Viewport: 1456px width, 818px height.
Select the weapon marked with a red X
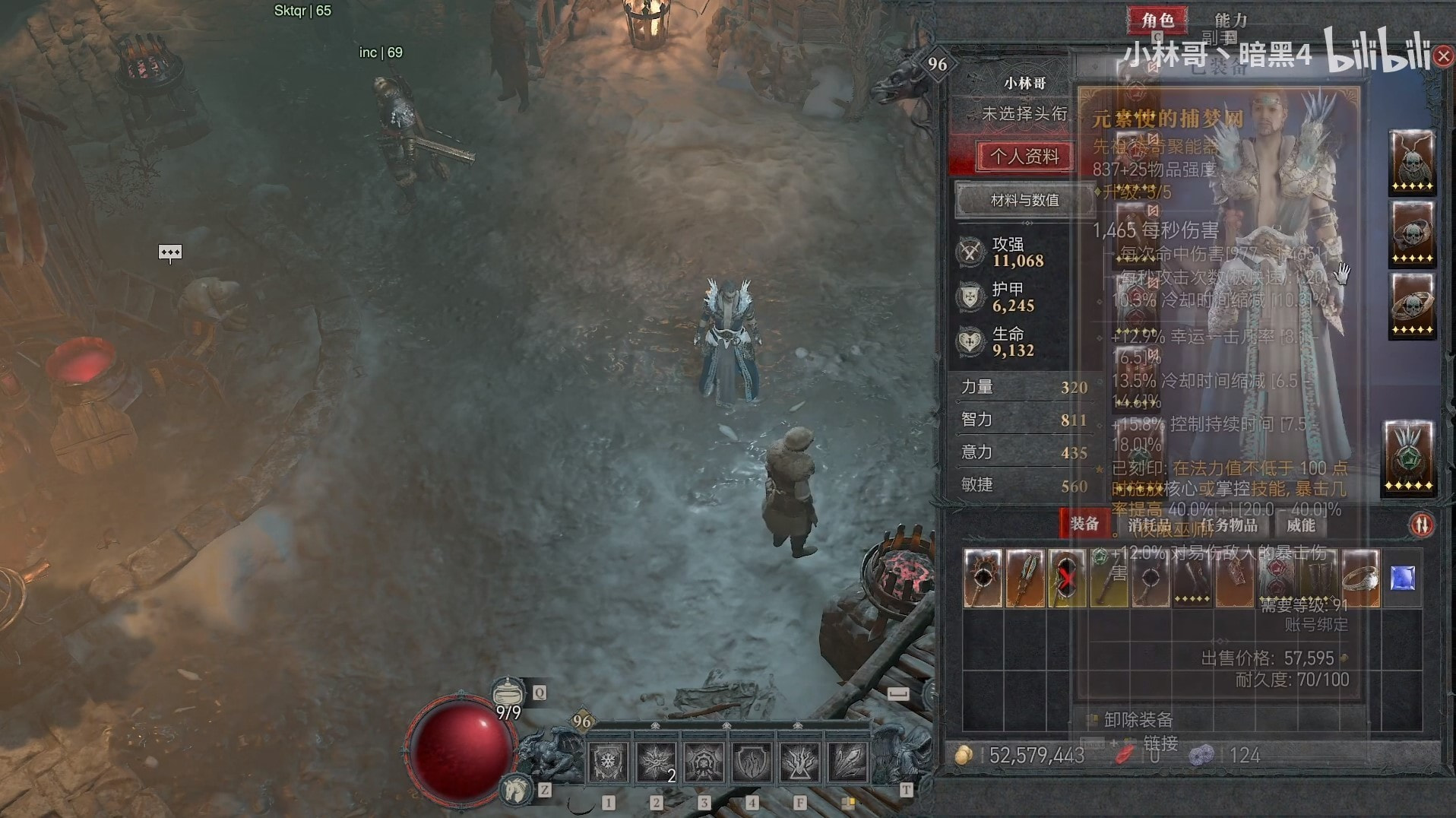1066,579
